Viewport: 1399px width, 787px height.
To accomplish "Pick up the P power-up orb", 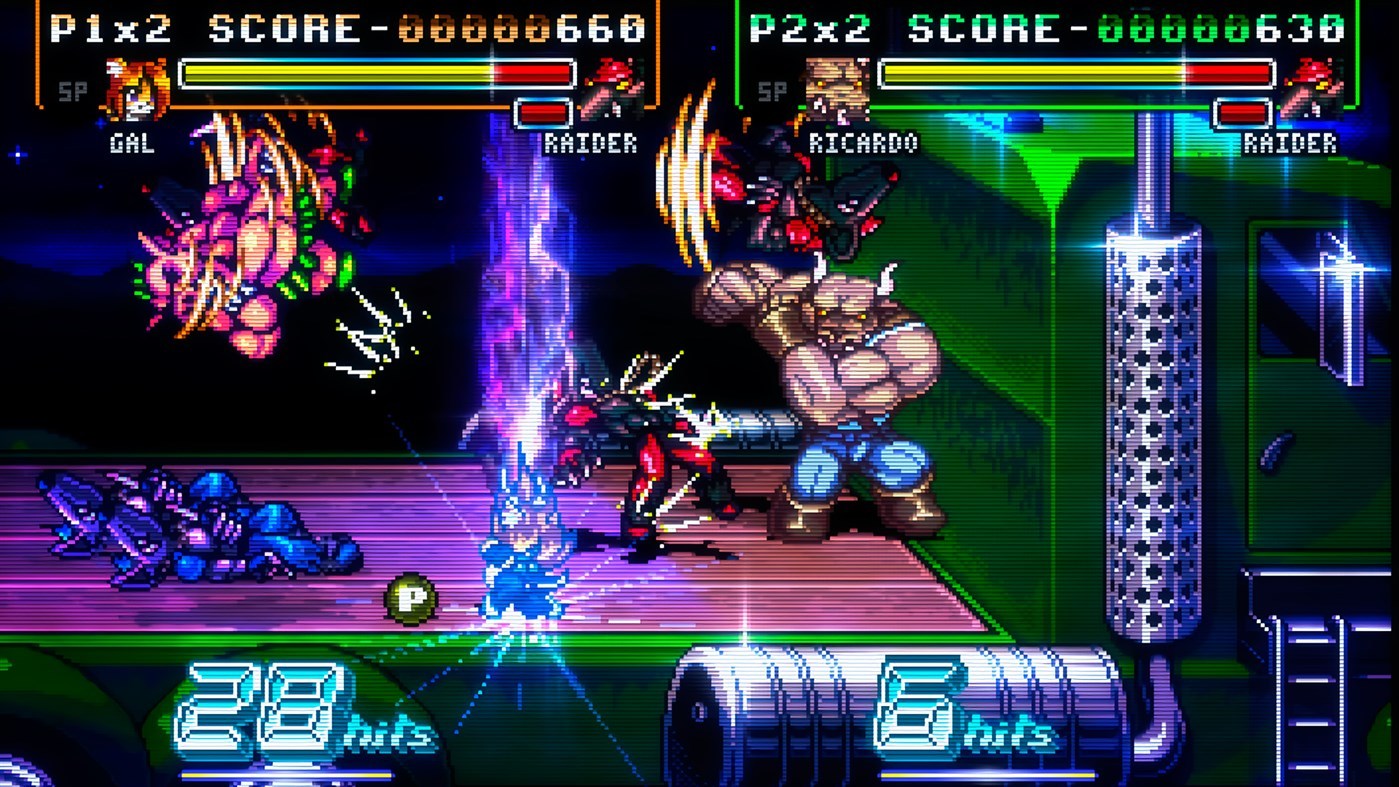I will (410, 601).
